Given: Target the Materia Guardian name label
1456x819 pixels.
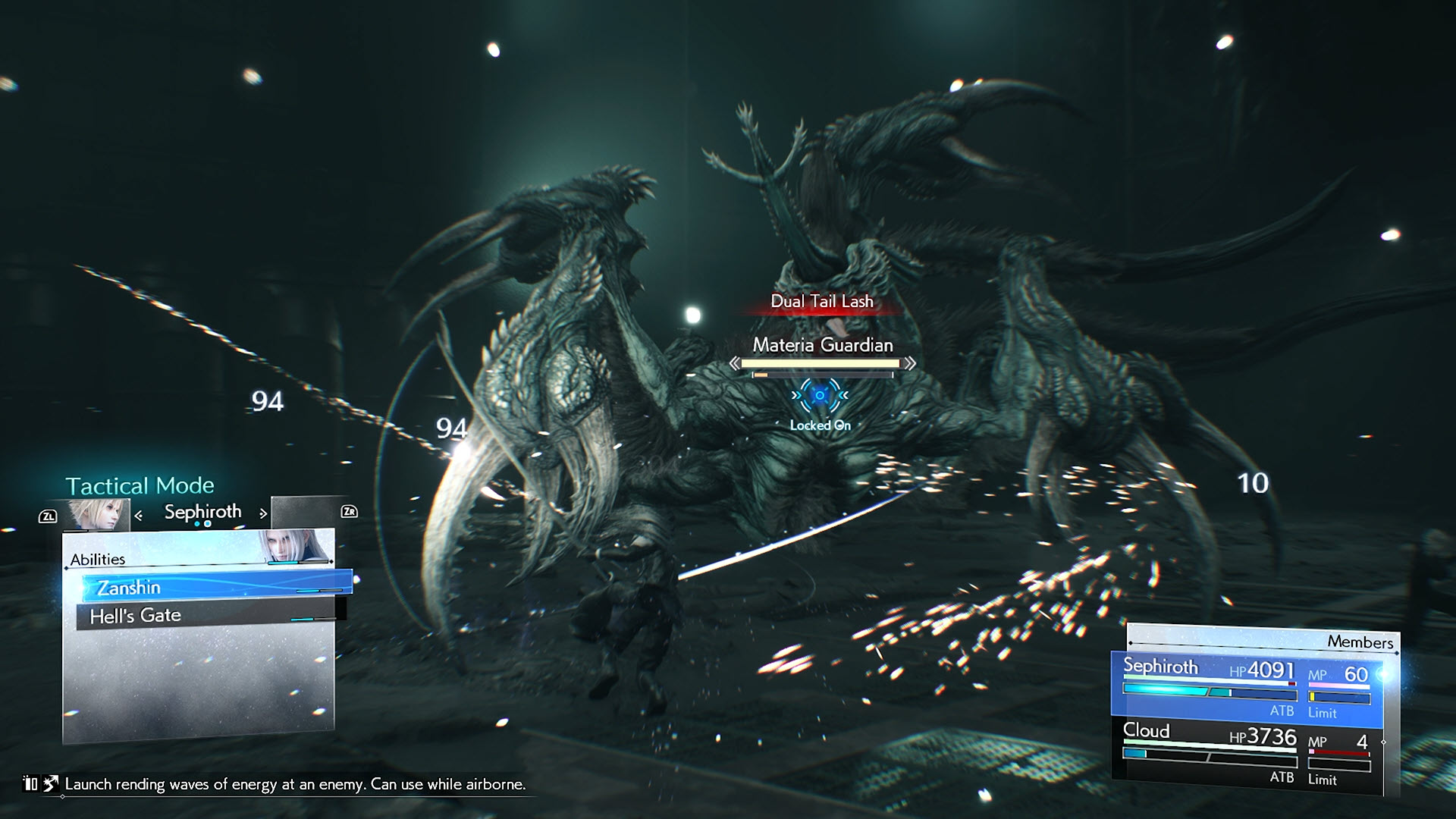Looking at the screenshot, I should pyautogui.click(x=823, y=345).
